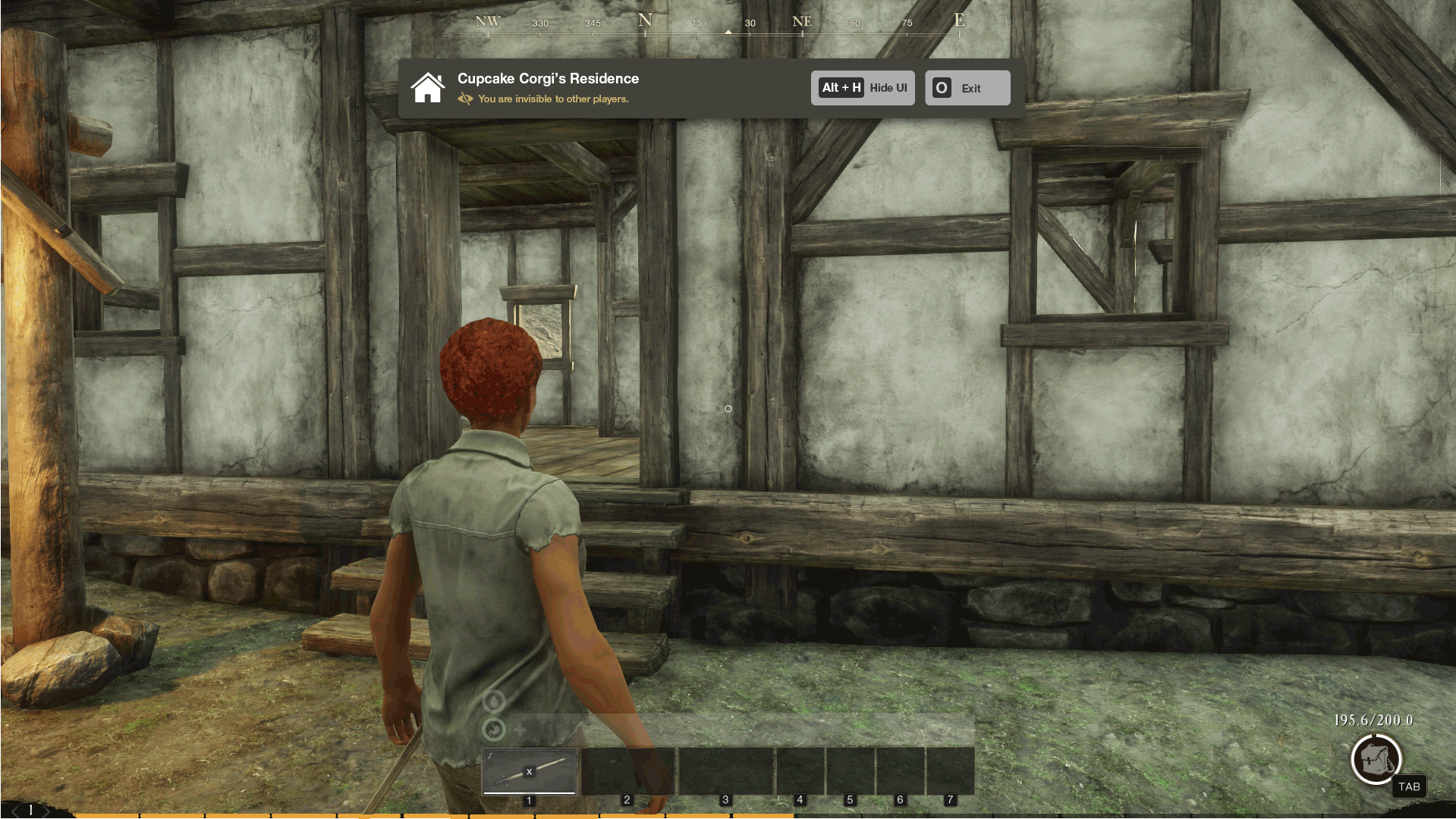This screenshot has height=819, width=1456.
Task: Click the water droplet status icon
Action: [x=494, y=701]
